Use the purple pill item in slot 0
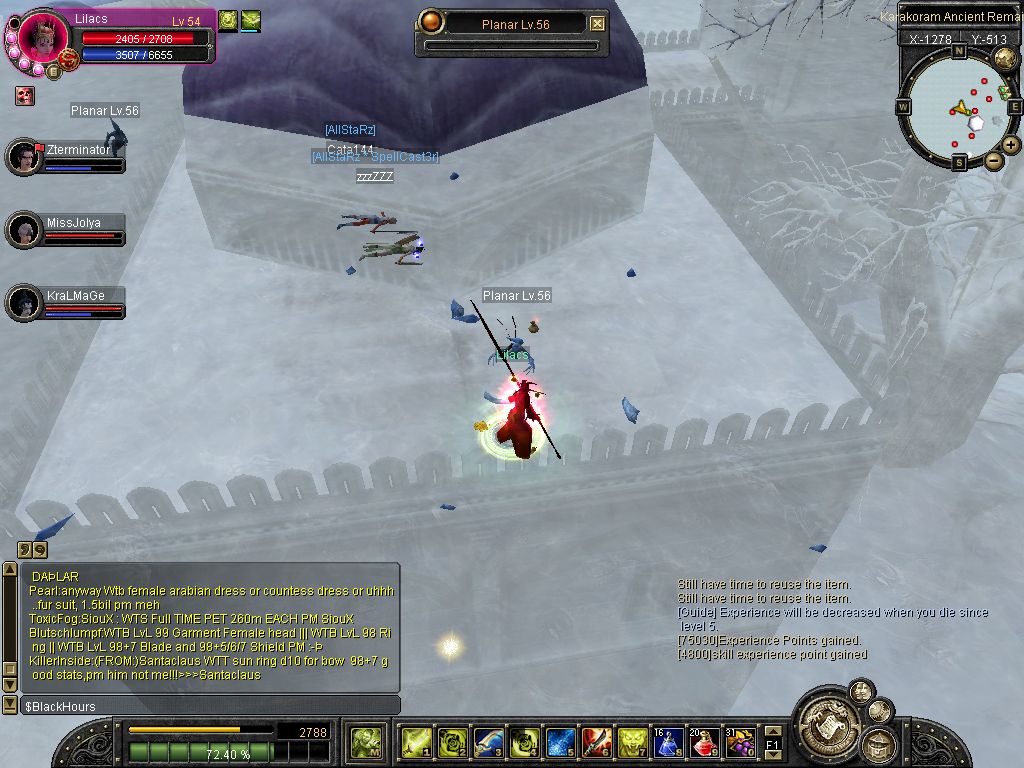1024x768 pixels. 740,741
